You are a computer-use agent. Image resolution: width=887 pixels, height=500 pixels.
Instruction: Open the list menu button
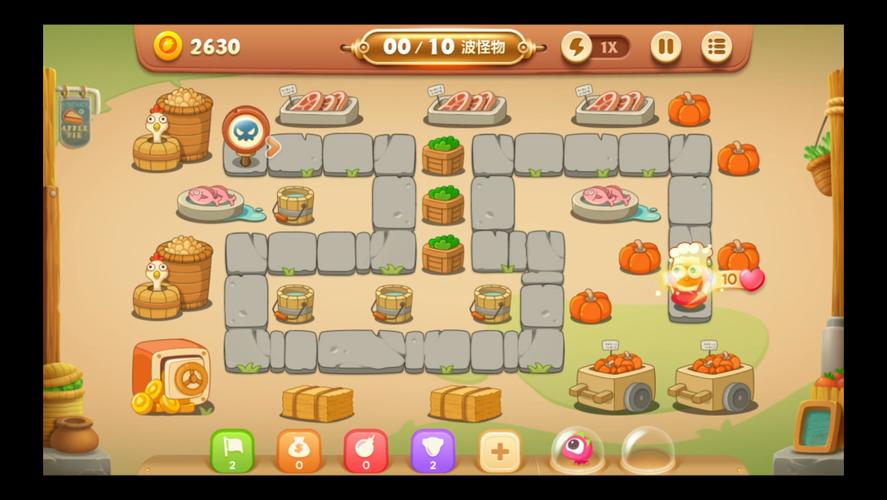[x=716, y=46]
